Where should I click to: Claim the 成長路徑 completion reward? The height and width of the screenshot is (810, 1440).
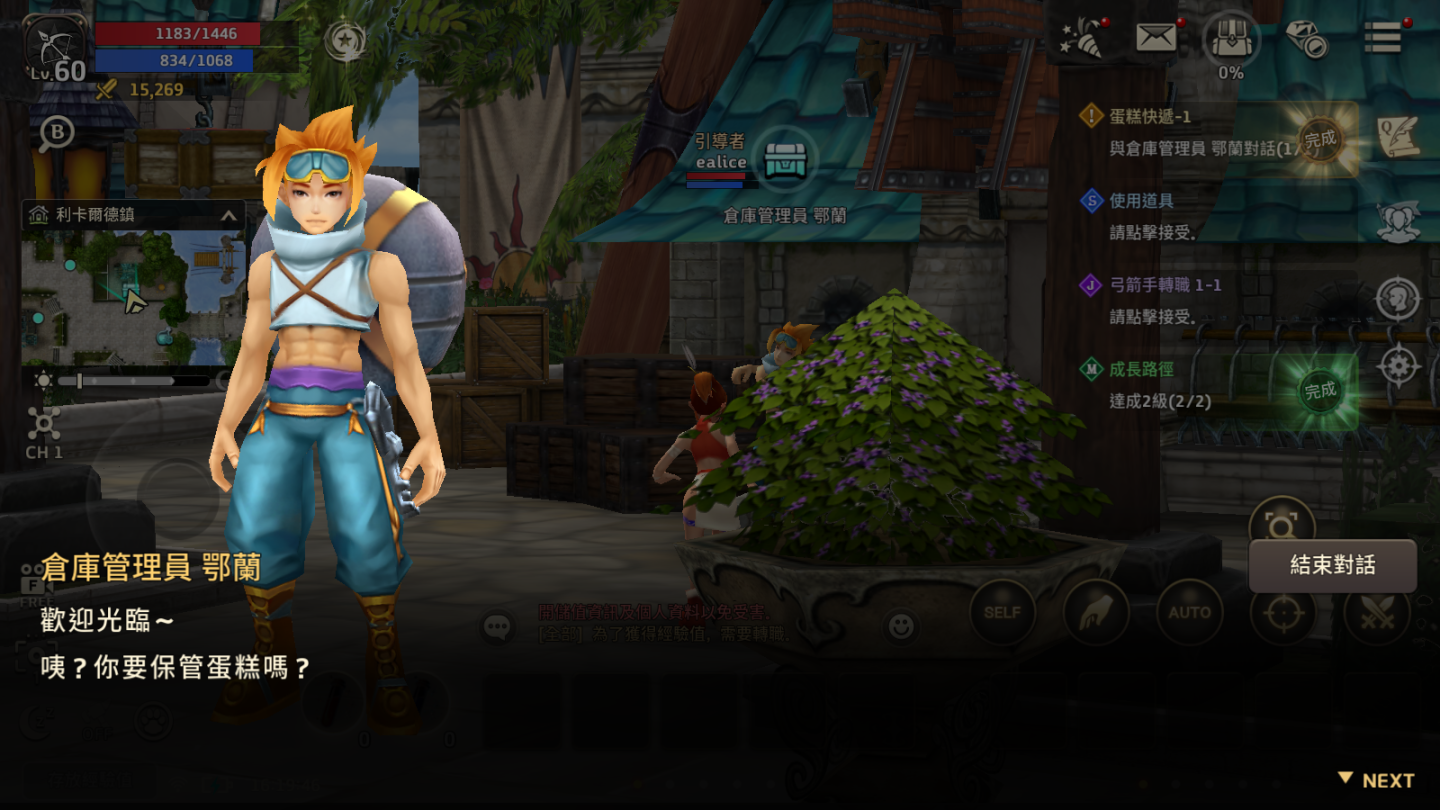[x=1320, y=391]
